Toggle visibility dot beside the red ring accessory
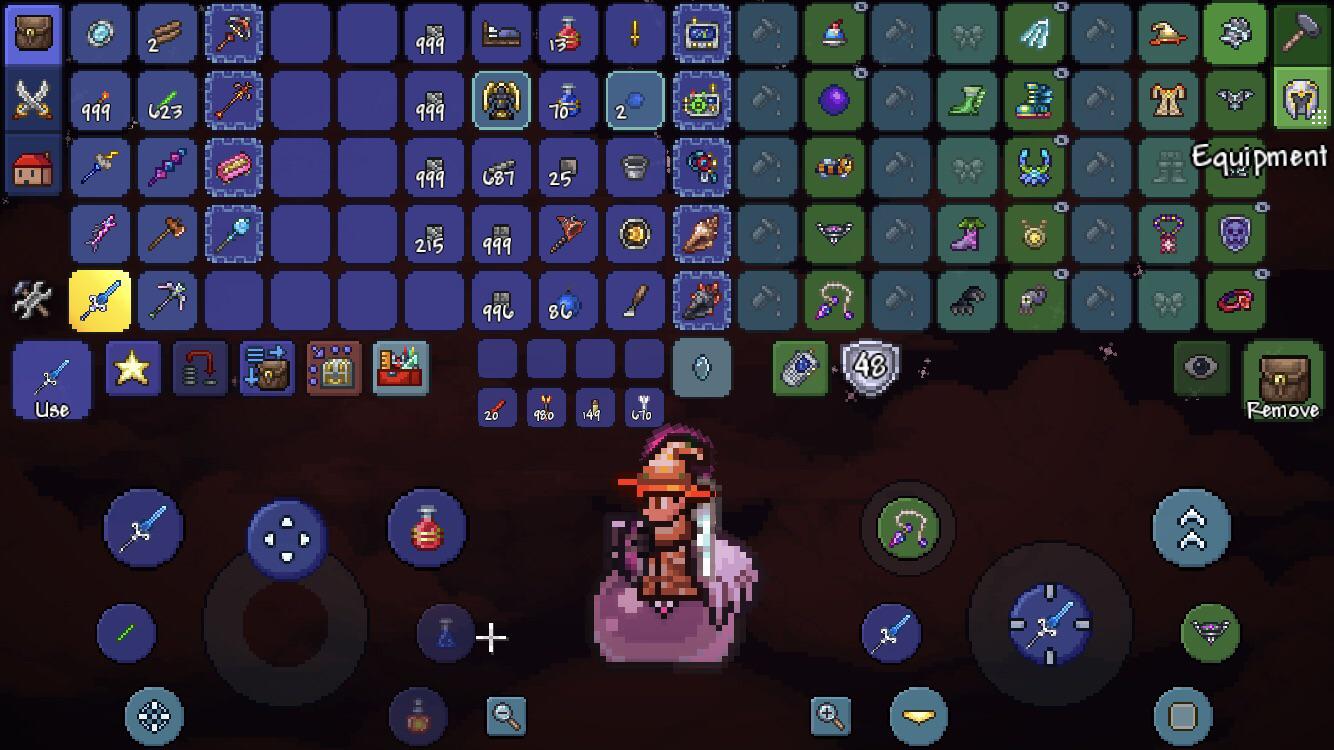Viewport: 1334px width, 750px height. point(1262,273)
